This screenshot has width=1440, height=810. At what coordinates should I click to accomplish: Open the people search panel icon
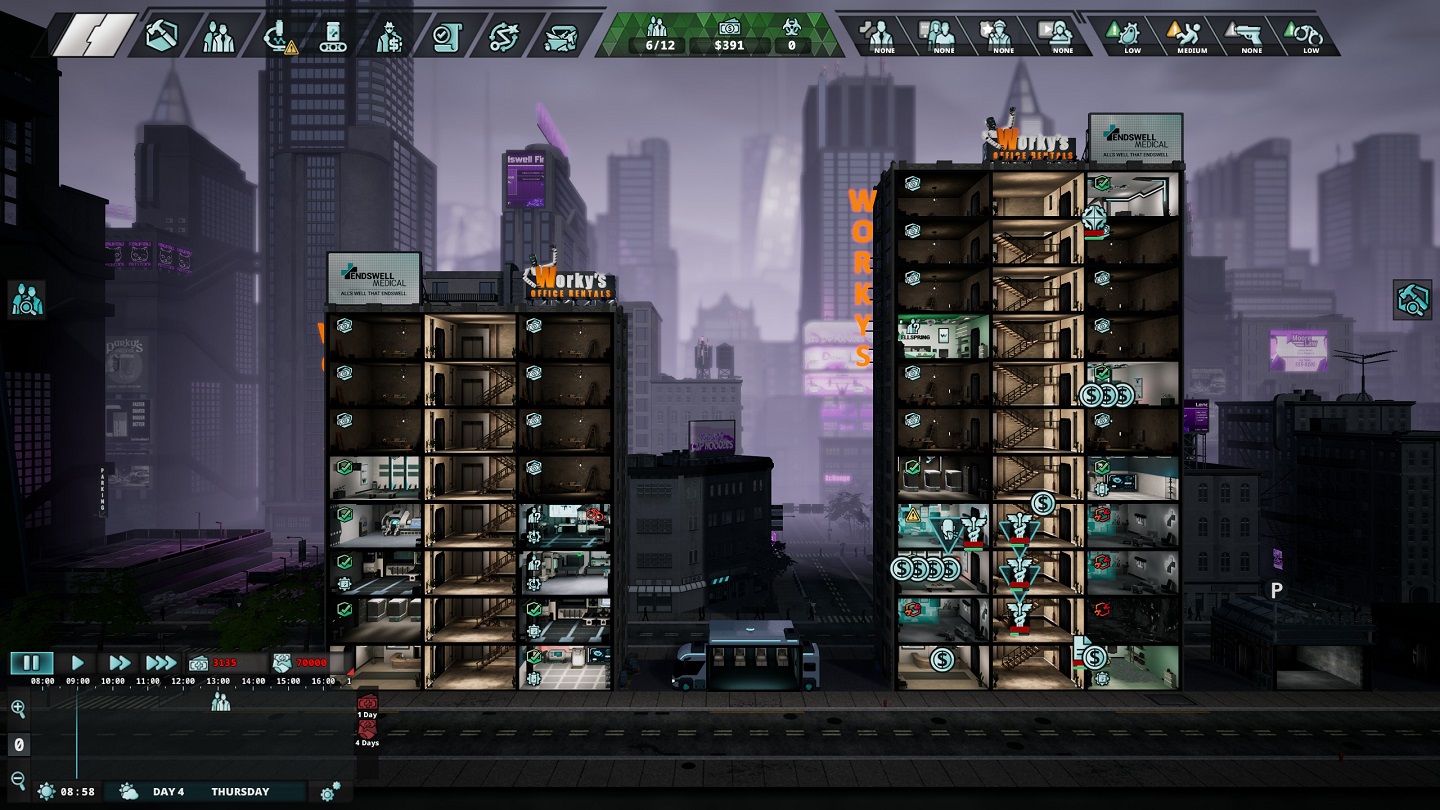(x=25, y=299)
